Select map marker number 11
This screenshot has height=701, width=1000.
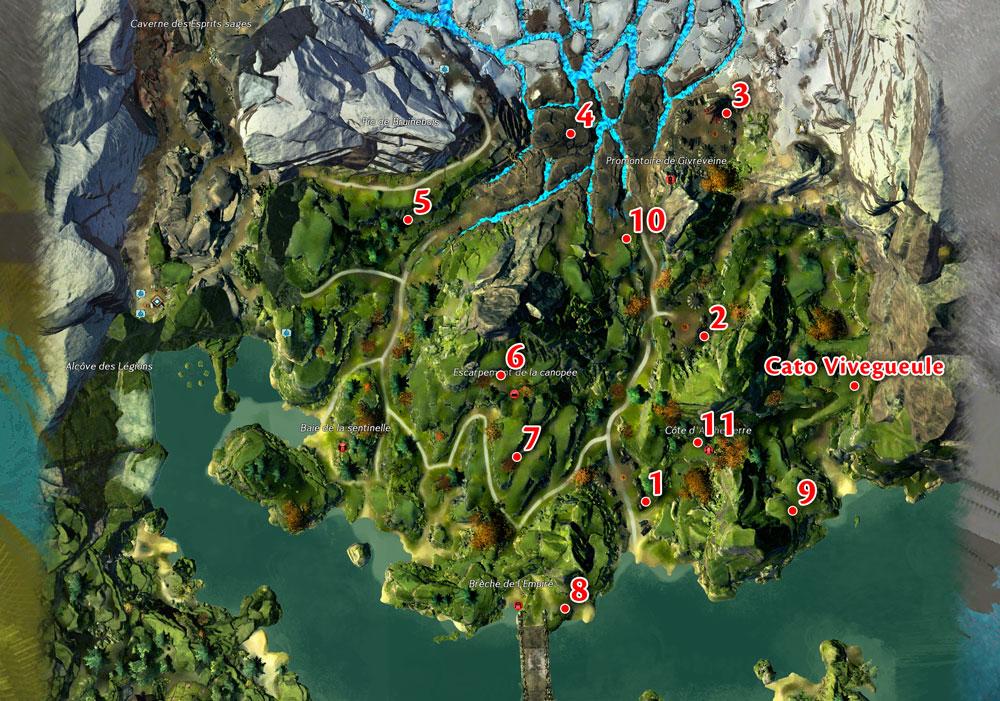pos(697,441)
